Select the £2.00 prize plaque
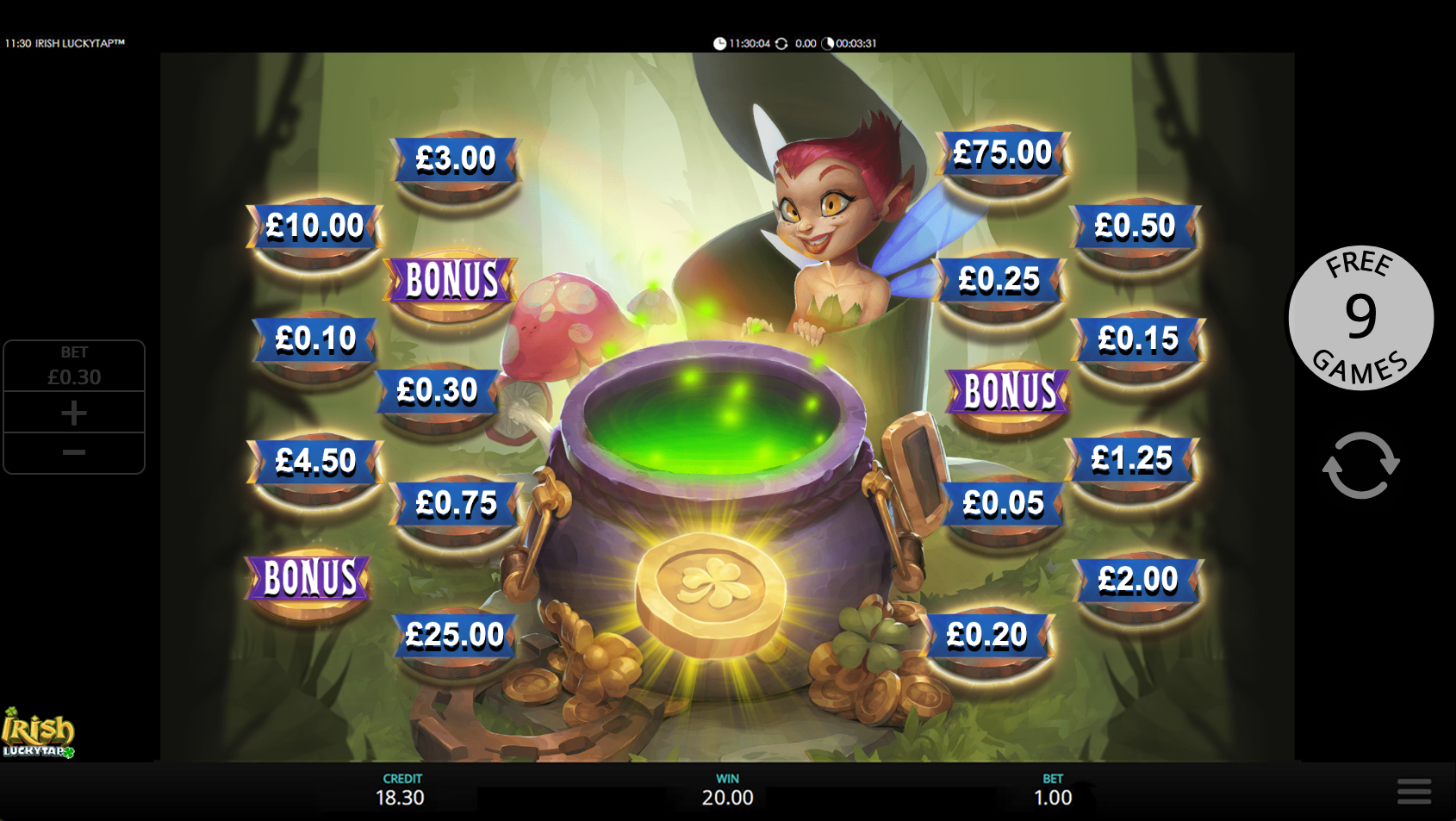This screenshot has height=821, width=1456. pyautogui.click(x=1137, y=580)
